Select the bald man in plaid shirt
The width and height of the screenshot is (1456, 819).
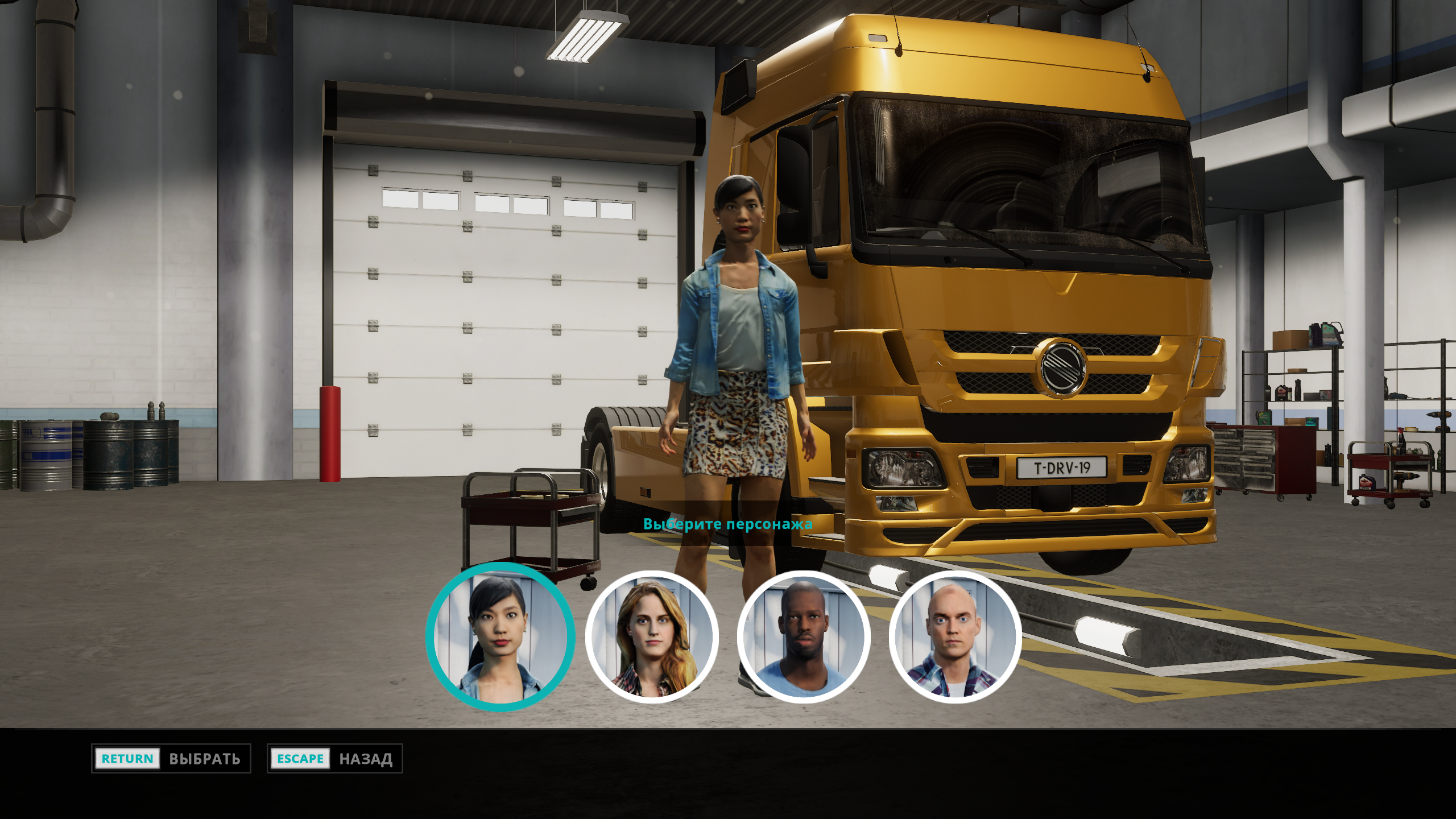(x=955, y=637)
